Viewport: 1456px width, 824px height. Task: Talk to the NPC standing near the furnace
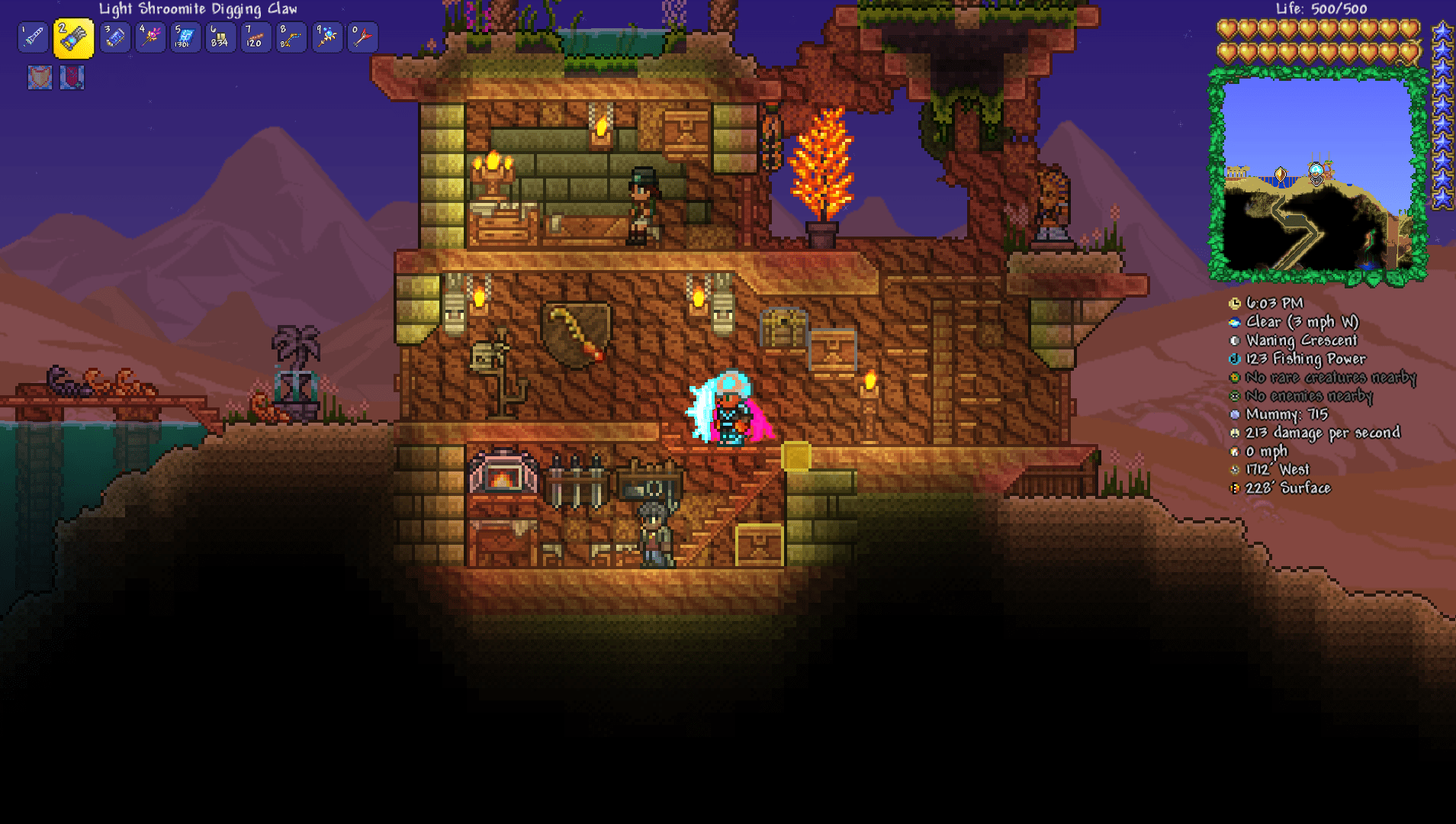654,534
